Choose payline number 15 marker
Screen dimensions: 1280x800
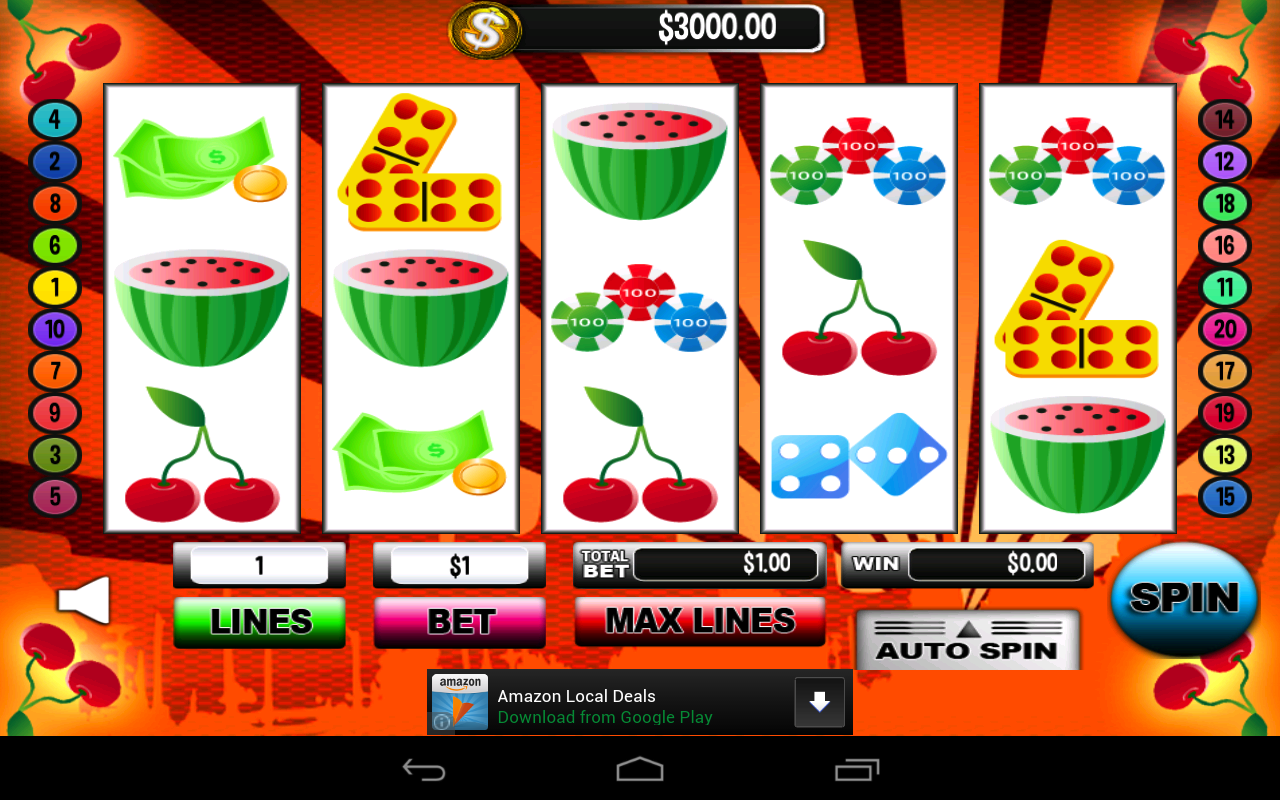1225,497
